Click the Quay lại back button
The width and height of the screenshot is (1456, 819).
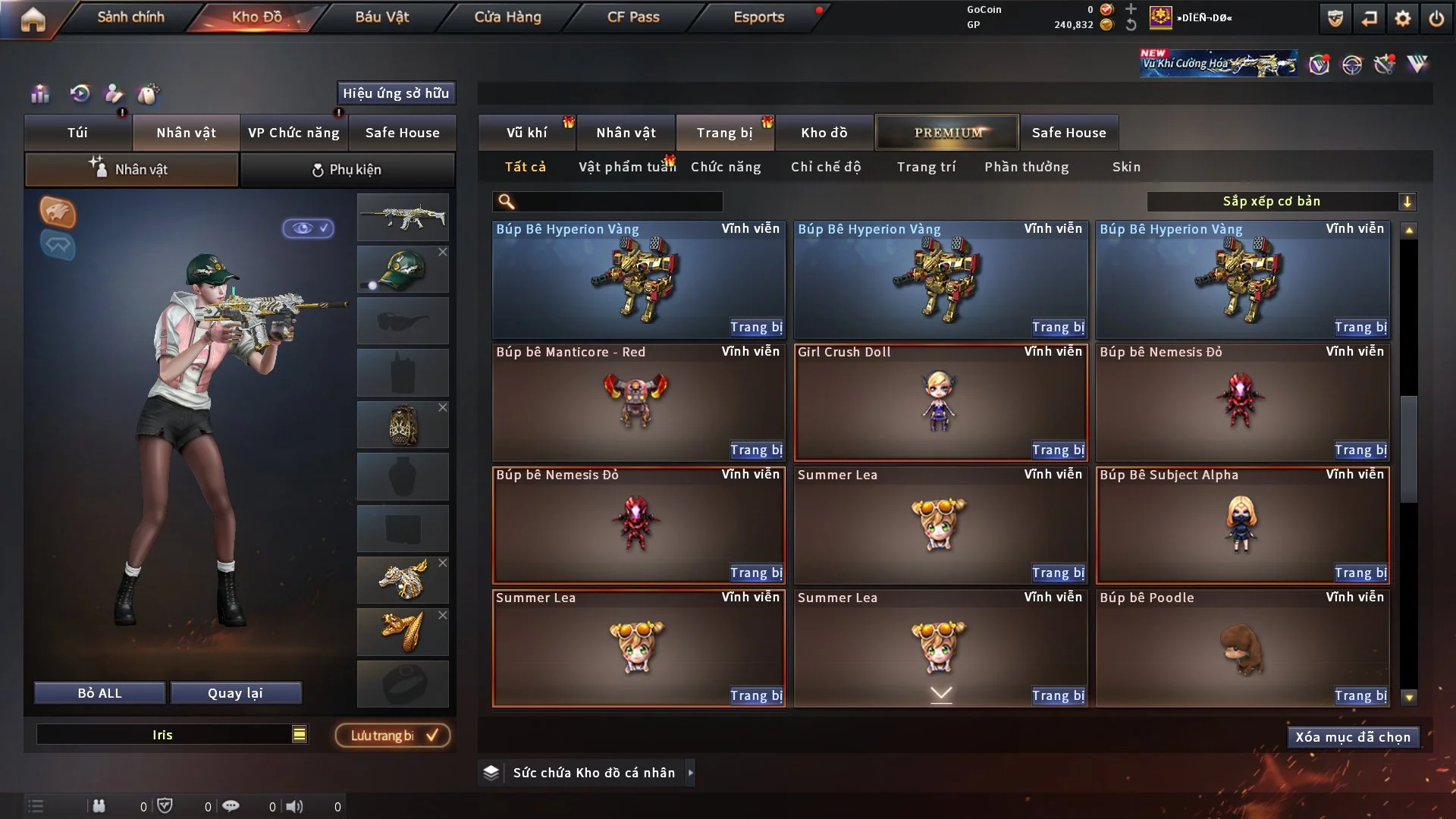pyautogui.click(x=235, y=693)
